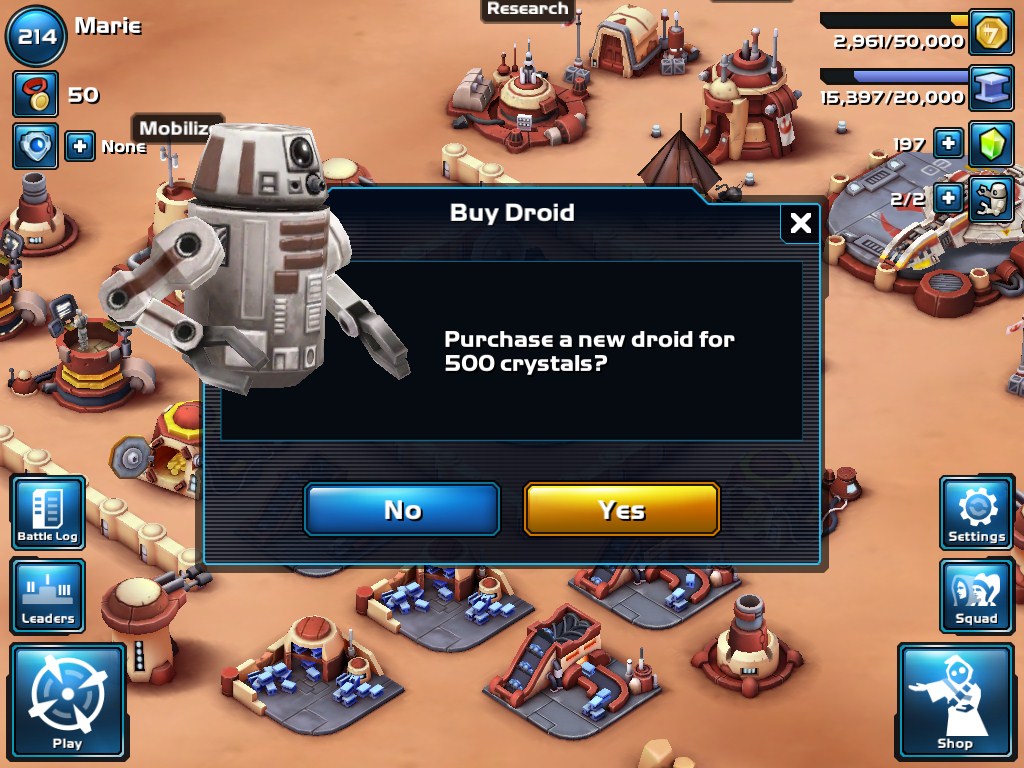
Task: Tap the Play battle button
Action: click(68, 702)
